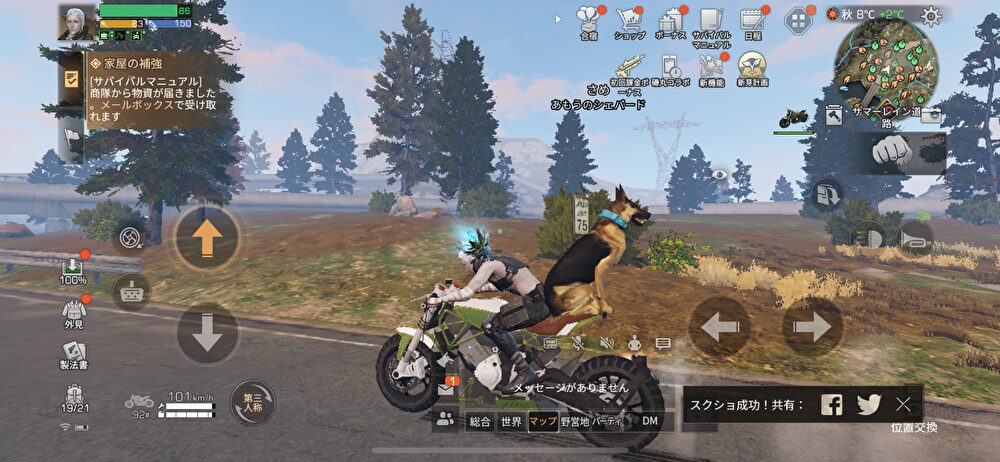Viewport: 1000px width, 462px height.
Task: Switch to the 世界 chat tab
Action: (x=512, y=422)
